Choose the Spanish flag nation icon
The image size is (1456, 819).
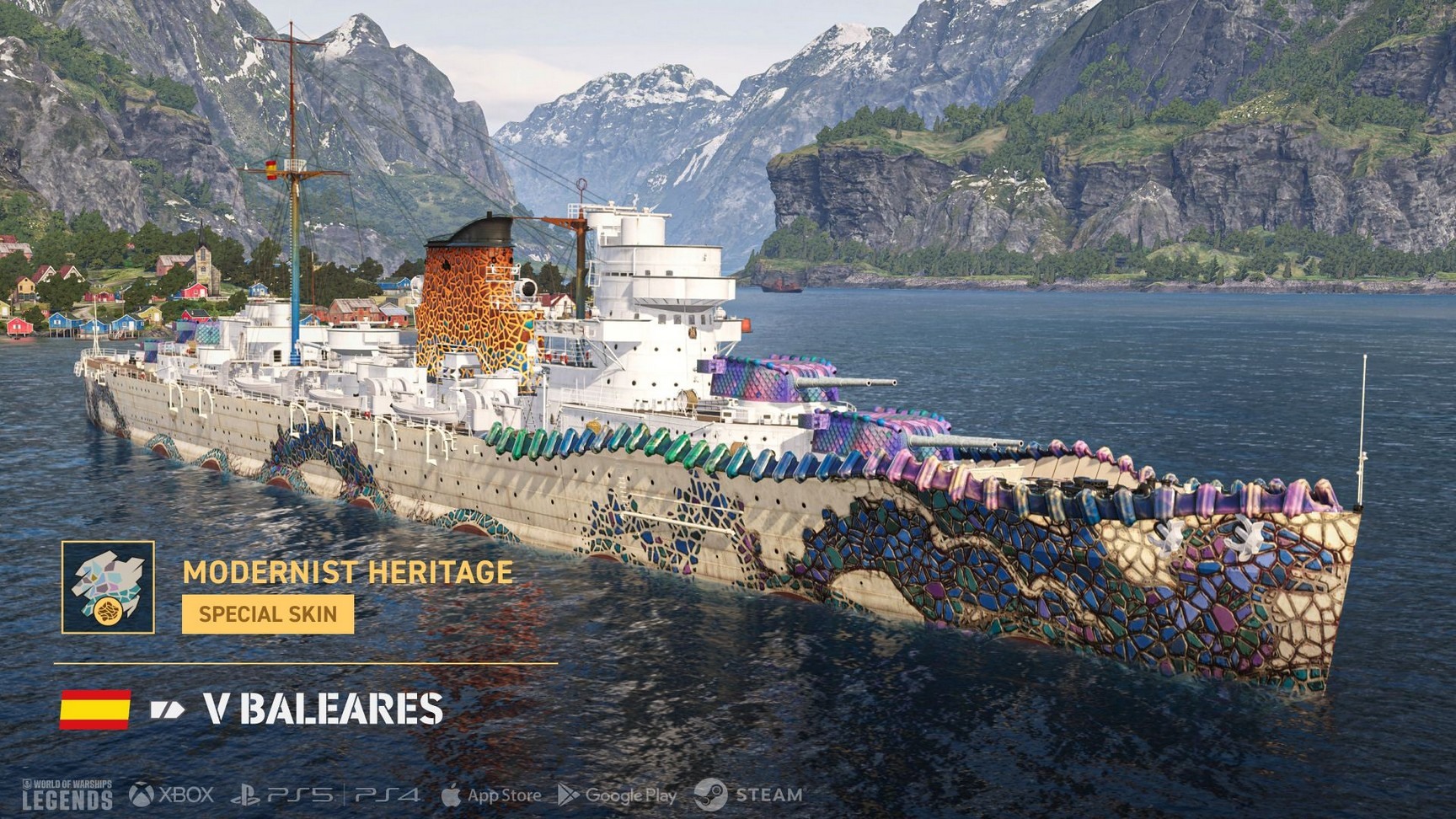95,709
